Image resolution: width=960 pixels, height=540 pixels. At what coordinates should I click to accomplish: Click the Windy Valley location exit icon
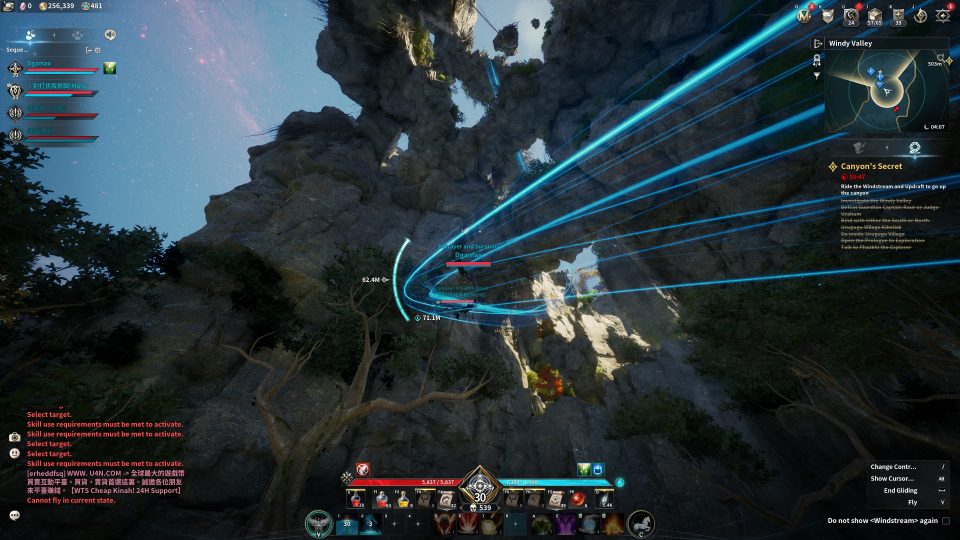point(817,43)
